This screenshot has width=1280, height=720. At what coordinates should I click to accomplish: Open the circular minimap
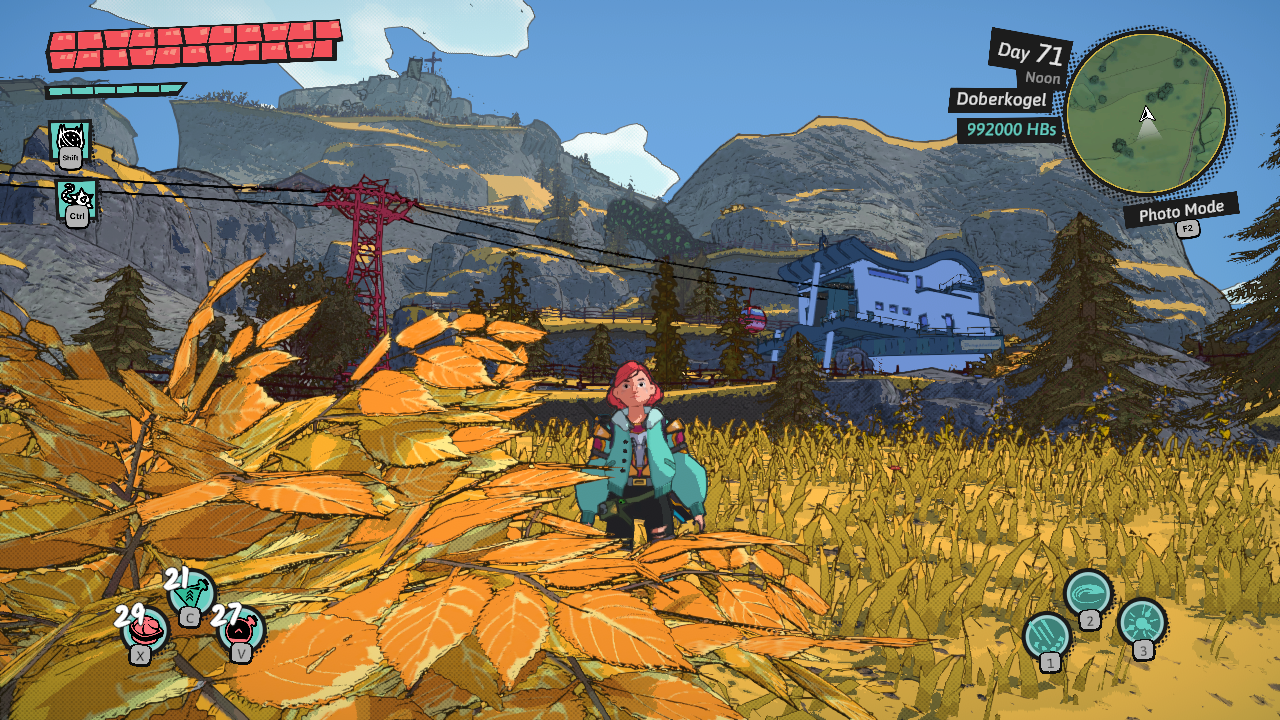[x=1147, y=113]
